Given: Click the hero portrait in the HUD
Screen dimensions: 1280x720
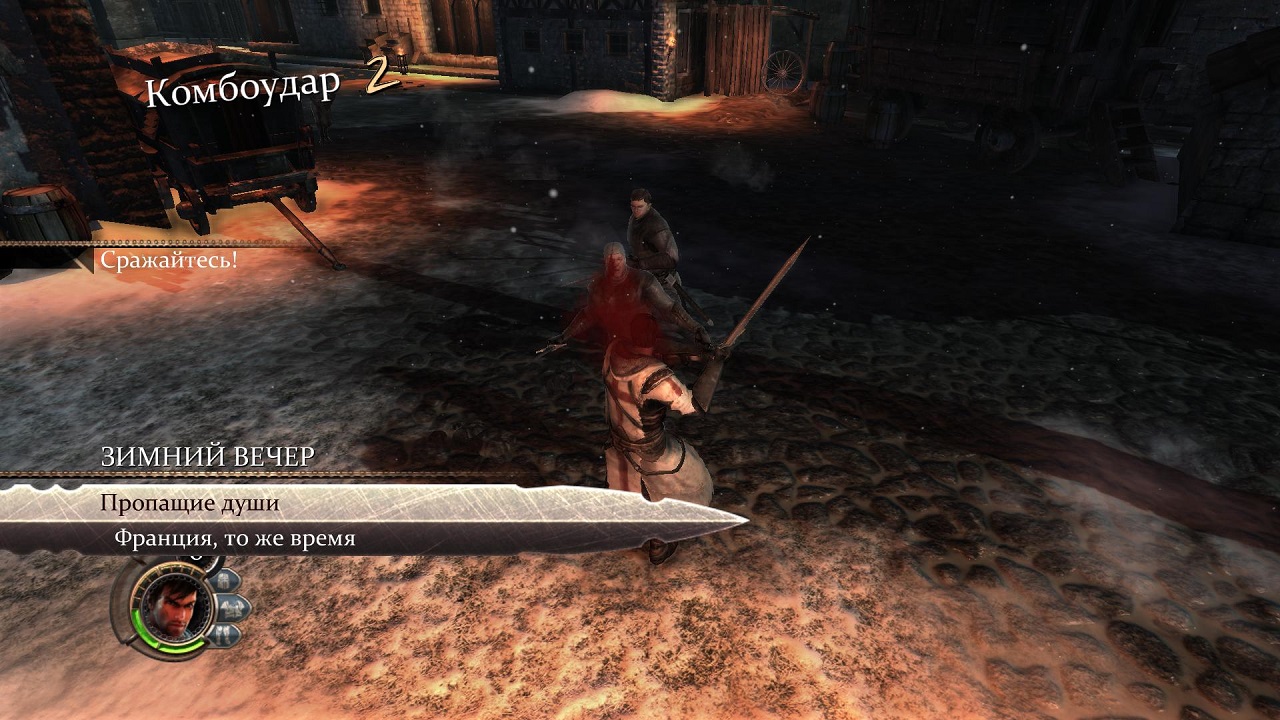Looking at the screenshot, I should (174, 607).
